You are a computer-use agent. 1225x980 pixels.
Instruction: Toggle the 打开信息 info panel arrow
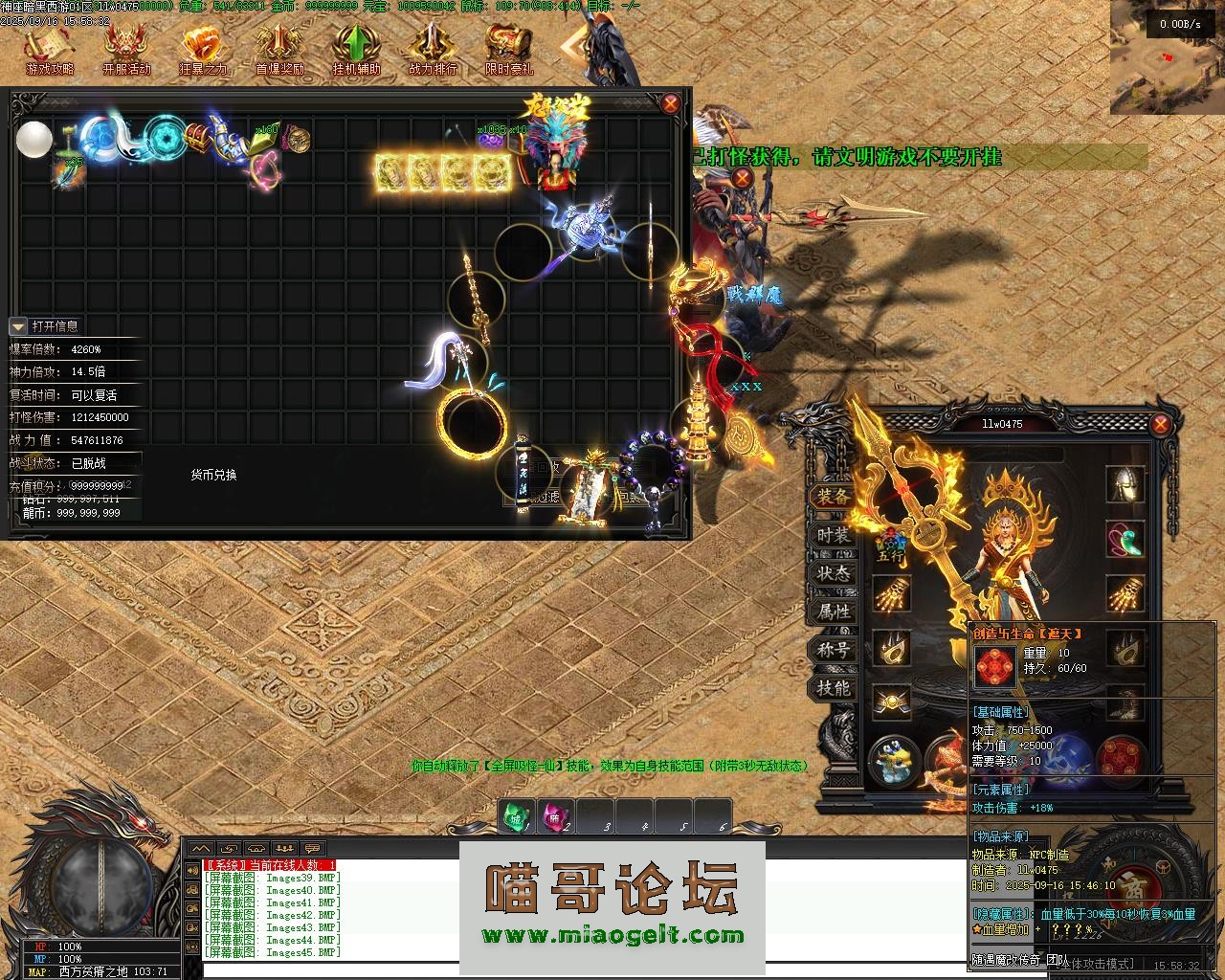18,326
